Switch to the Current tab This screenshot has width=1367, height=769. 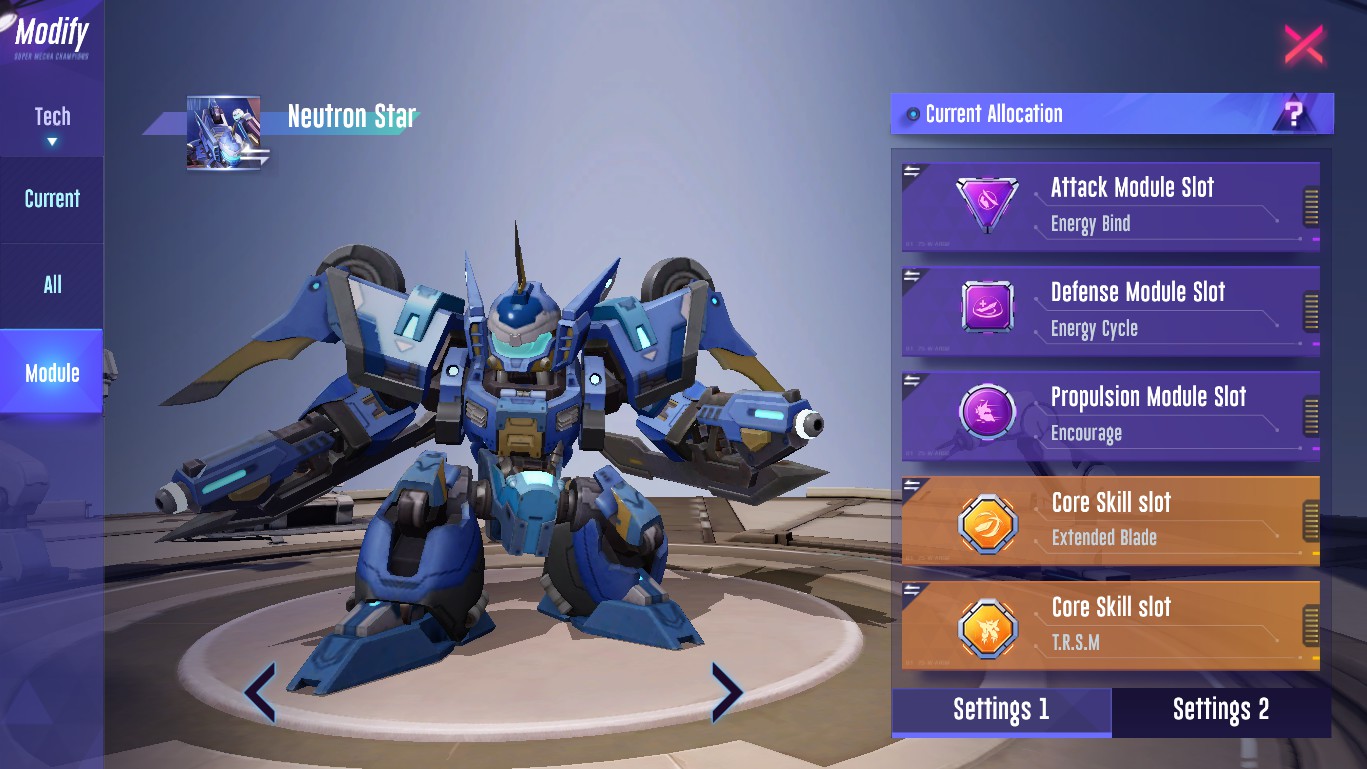coord(52,199)
